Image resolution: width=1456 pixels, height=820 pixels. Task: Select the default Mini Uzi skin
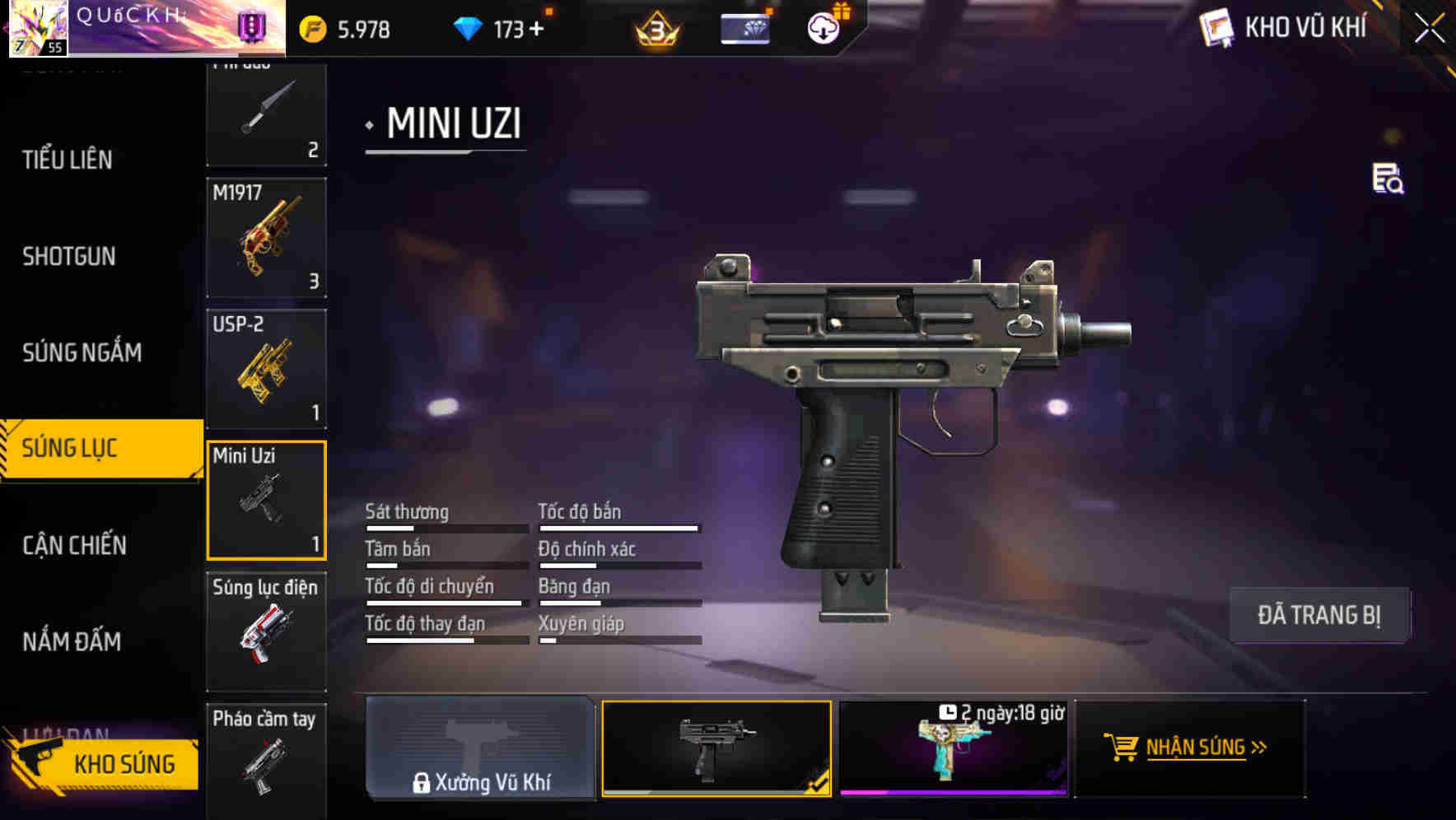[x=716, y=748]
